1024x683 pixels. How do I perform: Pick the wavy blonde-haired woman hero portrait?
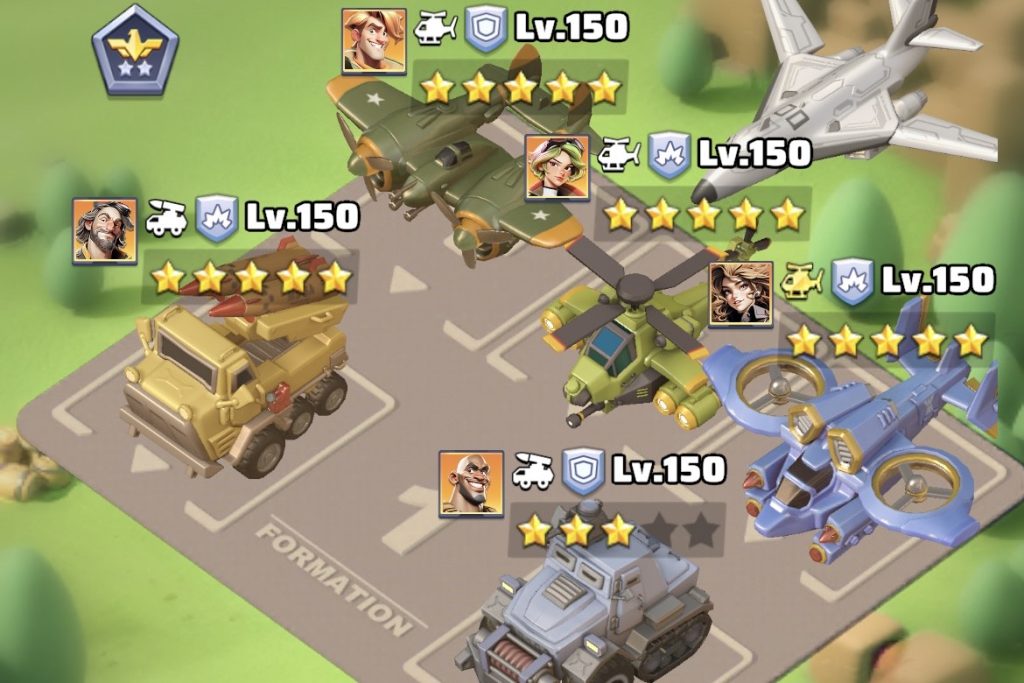point(741,294)
